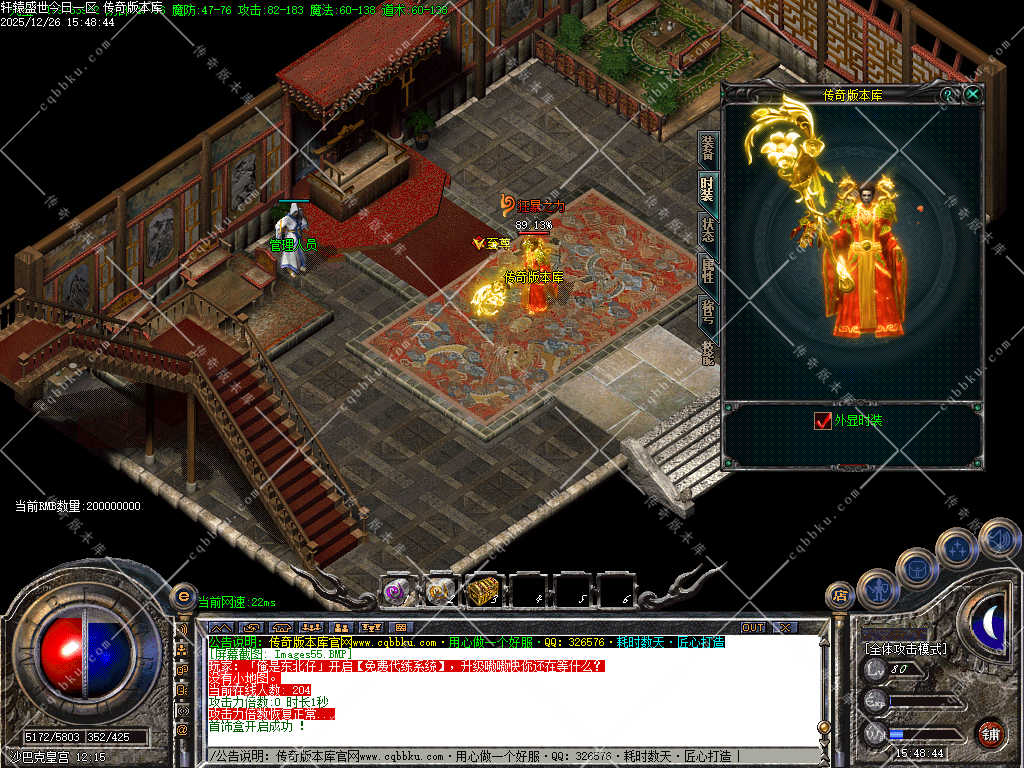1024x768 pixels.
Task: Select the golden treasure chest hotbar slot
Action: click(482, 592)
